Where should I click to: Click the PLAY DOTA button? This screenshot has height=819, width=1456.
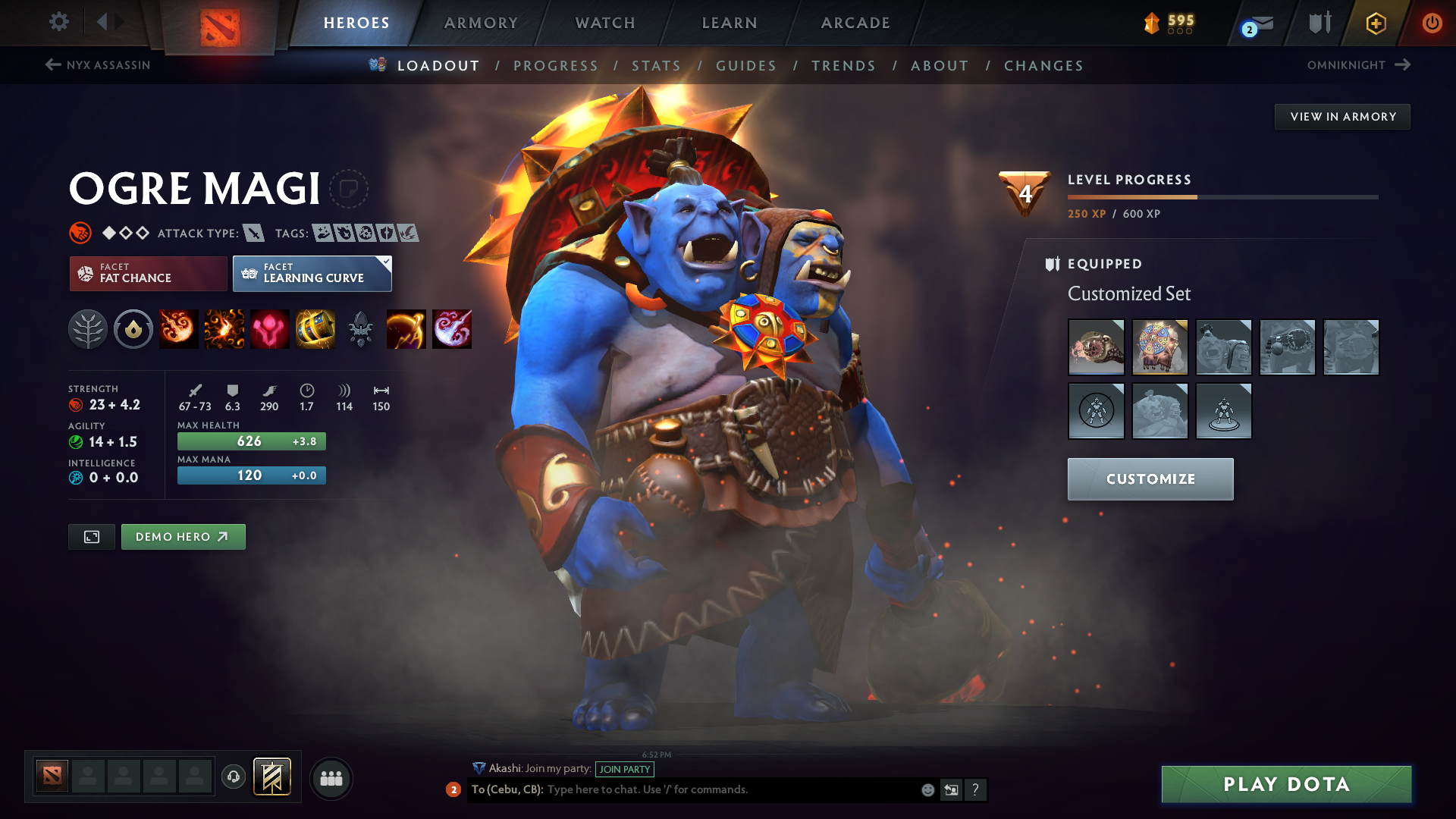(1285, 783)
